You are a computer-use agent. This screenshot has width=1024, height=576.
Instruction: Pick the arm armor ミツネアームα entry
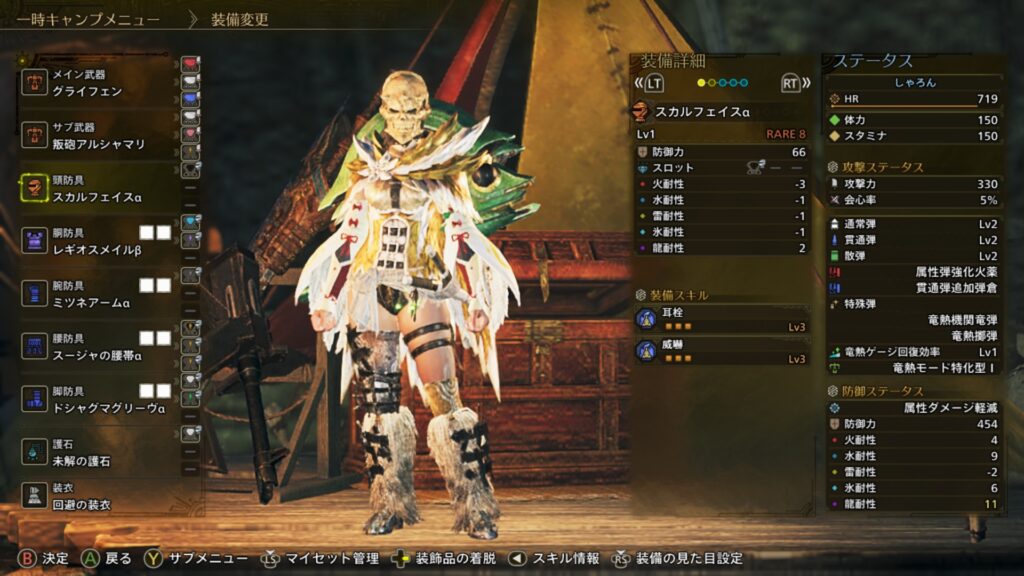pyautogui.click(x=95, y=294)
